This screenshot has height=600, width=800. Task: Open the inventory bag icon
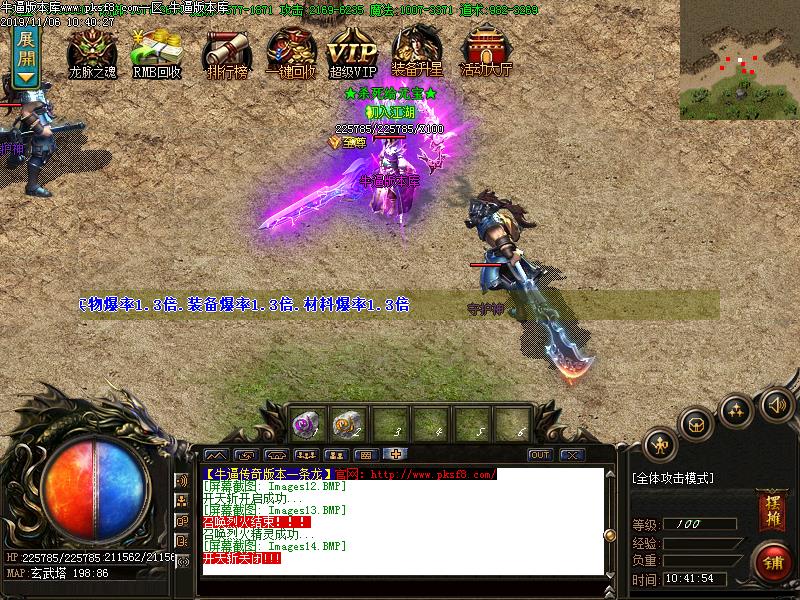697,423
